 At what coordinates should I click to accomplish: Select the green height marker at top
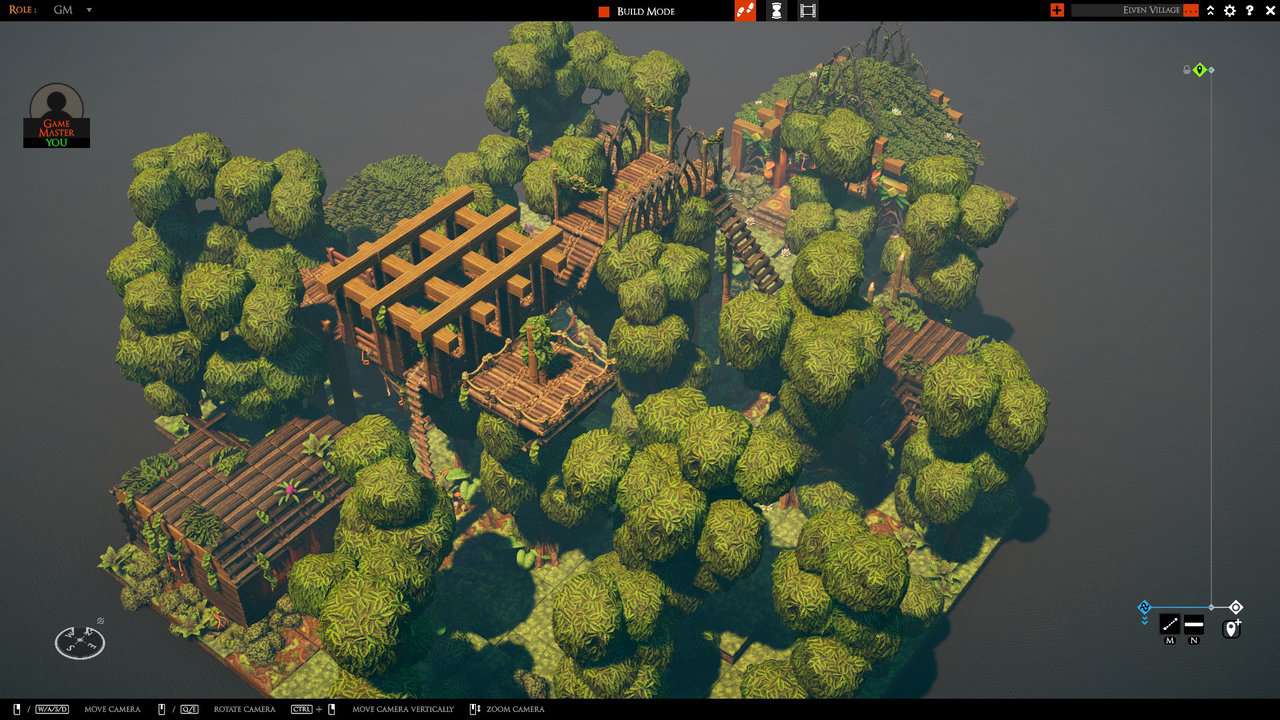(x=1200, y=70)
